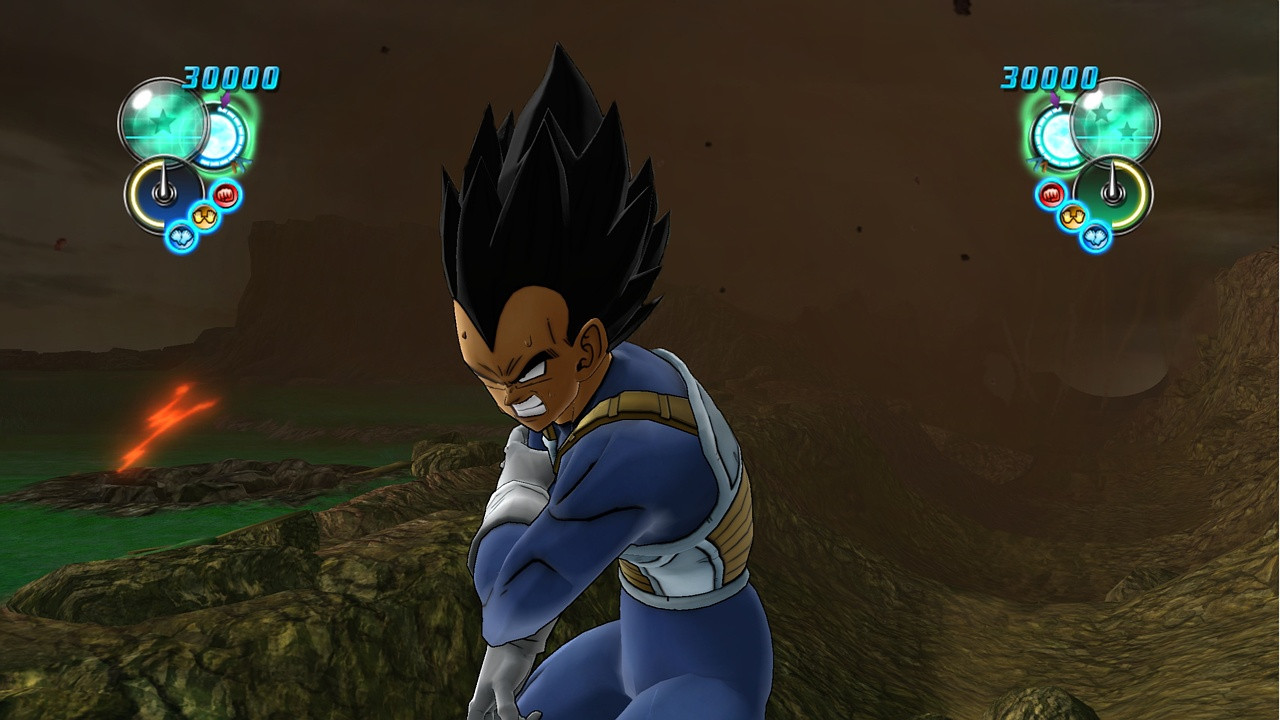Select the yellow hands icon on left HUD
This screenshot has height=720, width=1280.
click(203, 214)
